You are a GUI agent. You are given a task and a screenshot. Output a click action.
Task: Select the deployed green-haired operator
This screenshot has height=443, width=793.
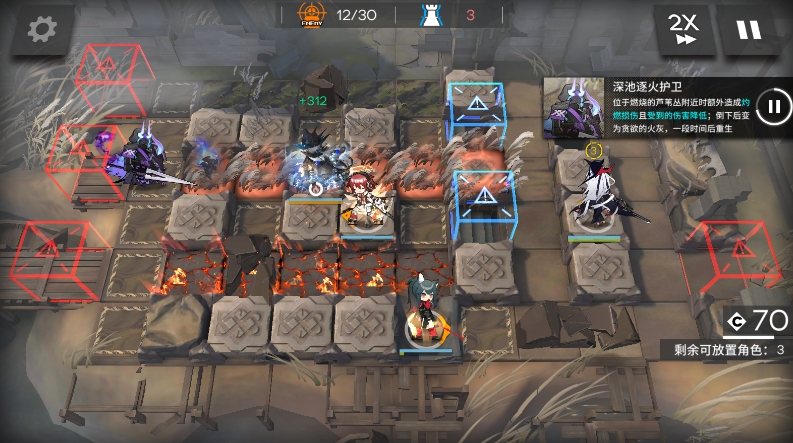point(423,312)
